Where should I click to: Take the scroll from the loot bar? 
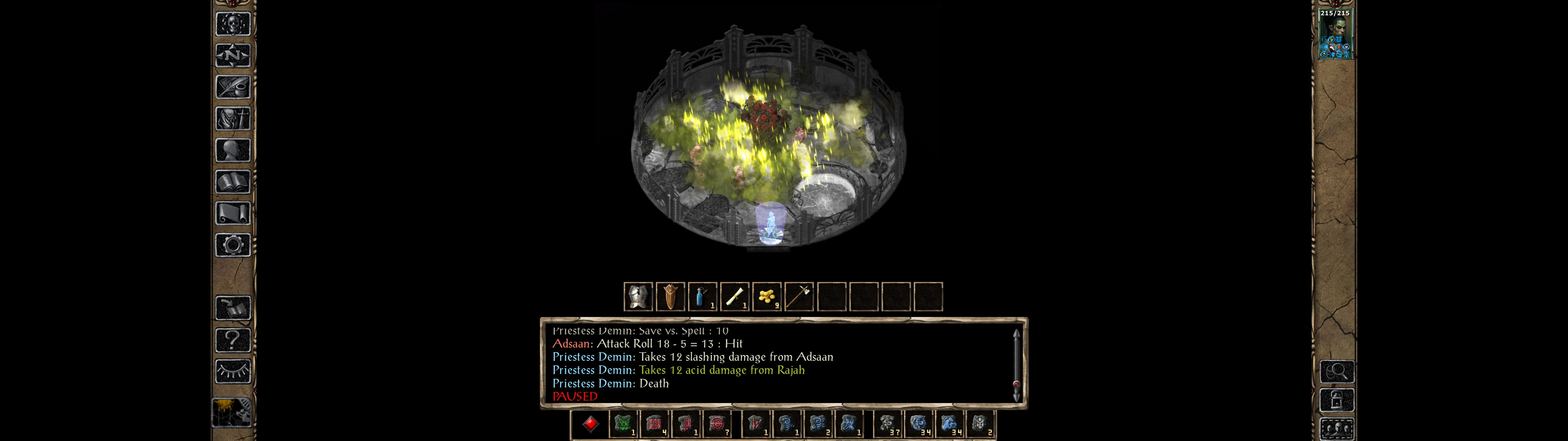[x=735, y=297]
